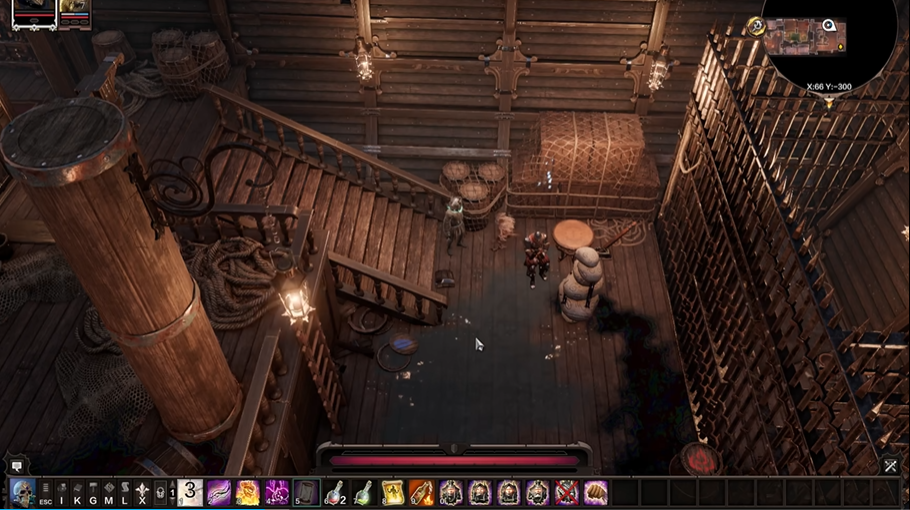
Task: Open the journal with the L button
Action: pyautogui.click(x=125, y=493)
